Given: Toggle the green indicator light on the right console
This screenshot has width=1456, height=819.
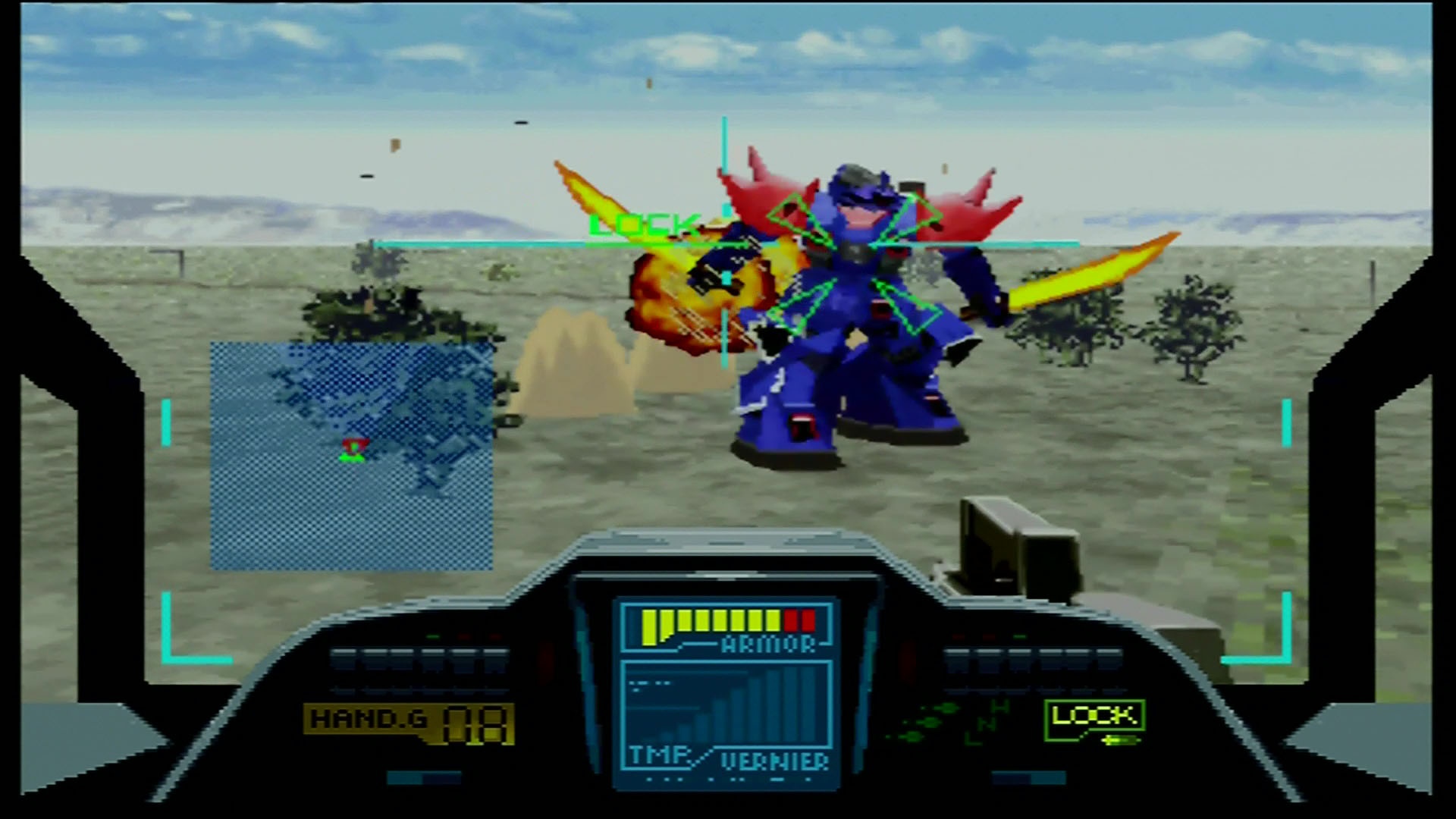Looking at the screenshot, I should (1020, 636).
